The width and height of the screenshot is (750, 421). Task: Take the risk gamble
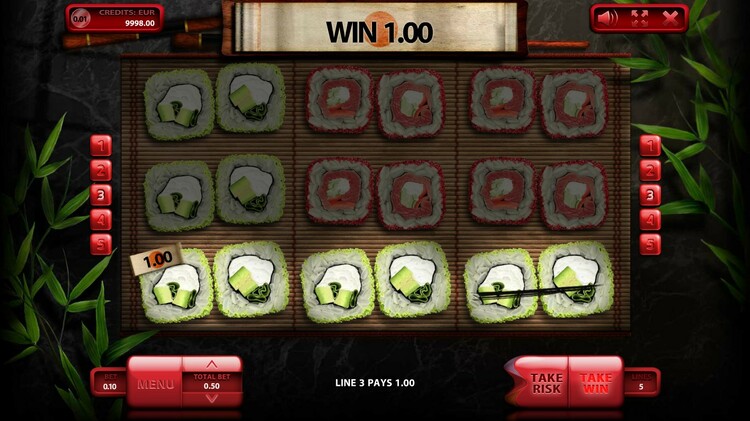coord(545,383)
